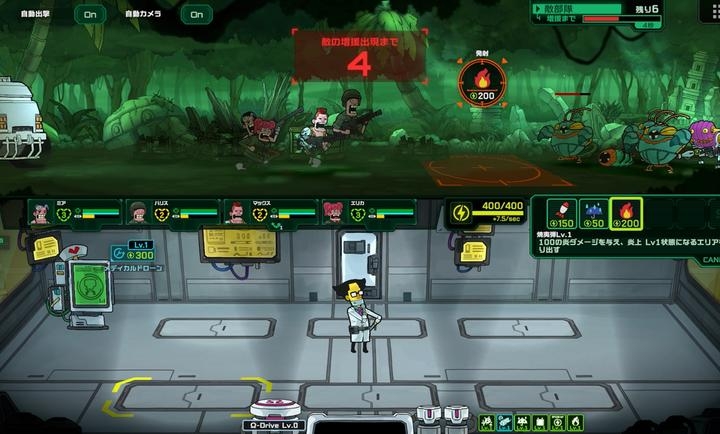Select the rocket weapon costing 150
The width and height of the screenshot is (720, 434).
coord(563,213)
